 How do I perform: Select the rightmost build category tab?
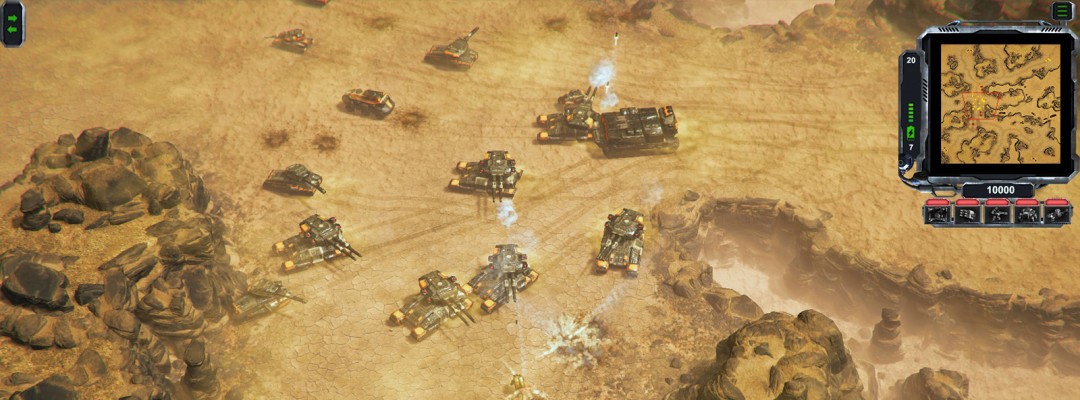(x=1057, y=213)
